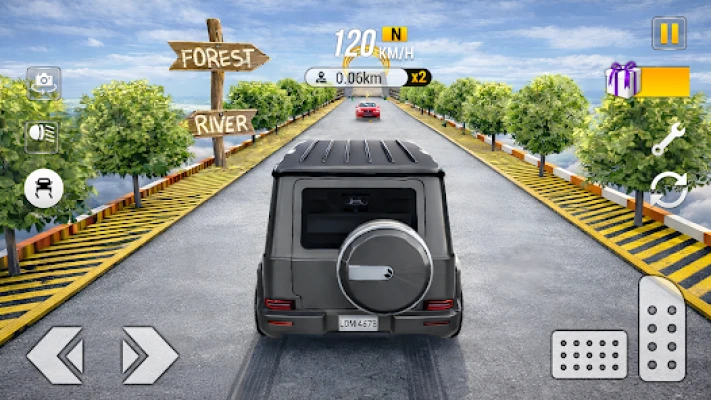Open the wrench repair option
The height and width of the screenshot is (400, 711).
tap(667, 140)
